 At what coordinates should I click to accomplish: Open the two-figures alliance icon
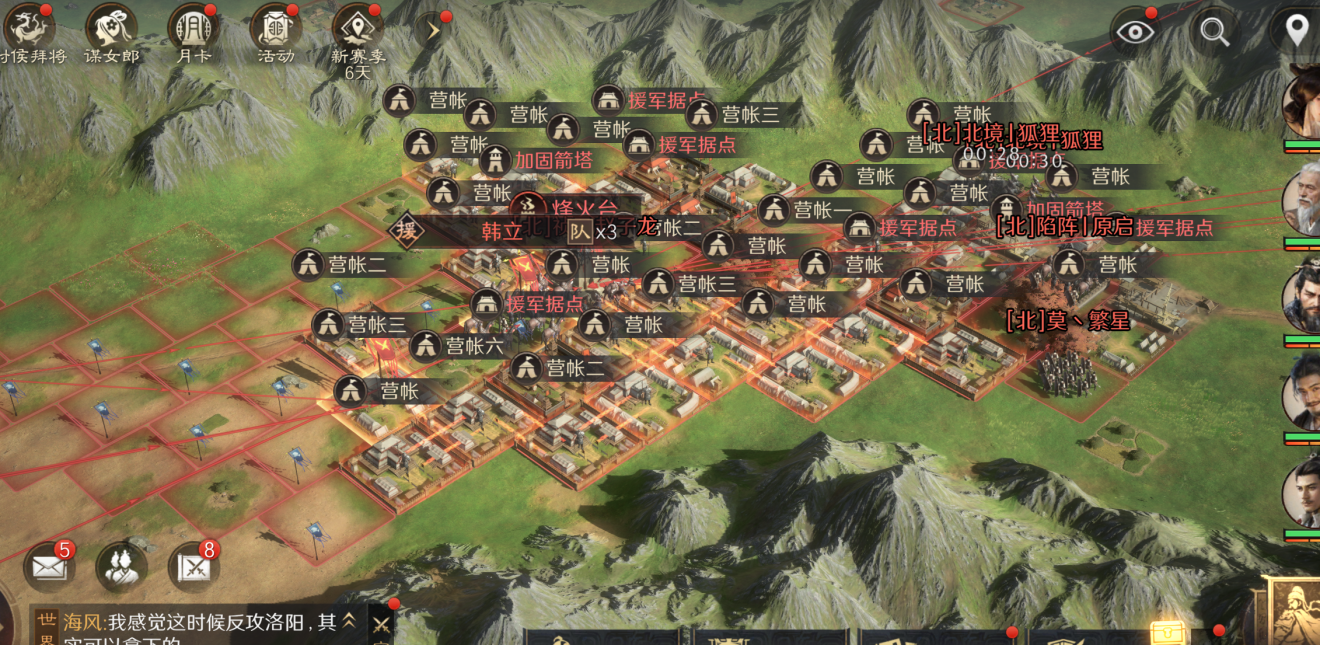[121, 567]
